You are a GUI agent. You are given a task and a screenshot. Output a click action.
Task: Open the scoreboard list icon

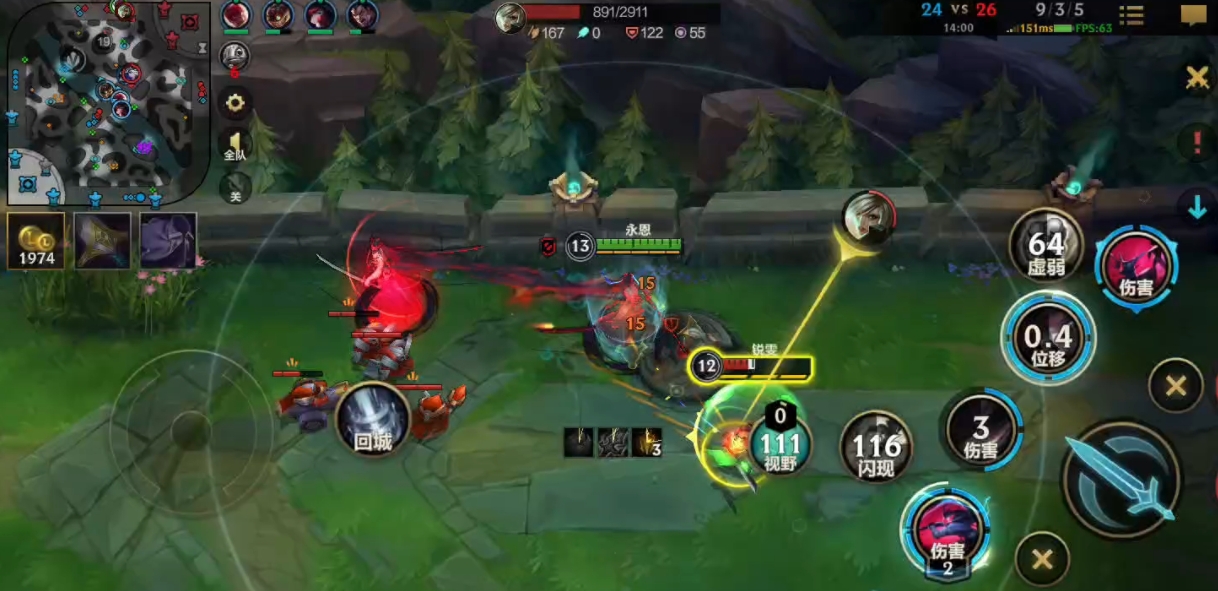(1132, 15)
